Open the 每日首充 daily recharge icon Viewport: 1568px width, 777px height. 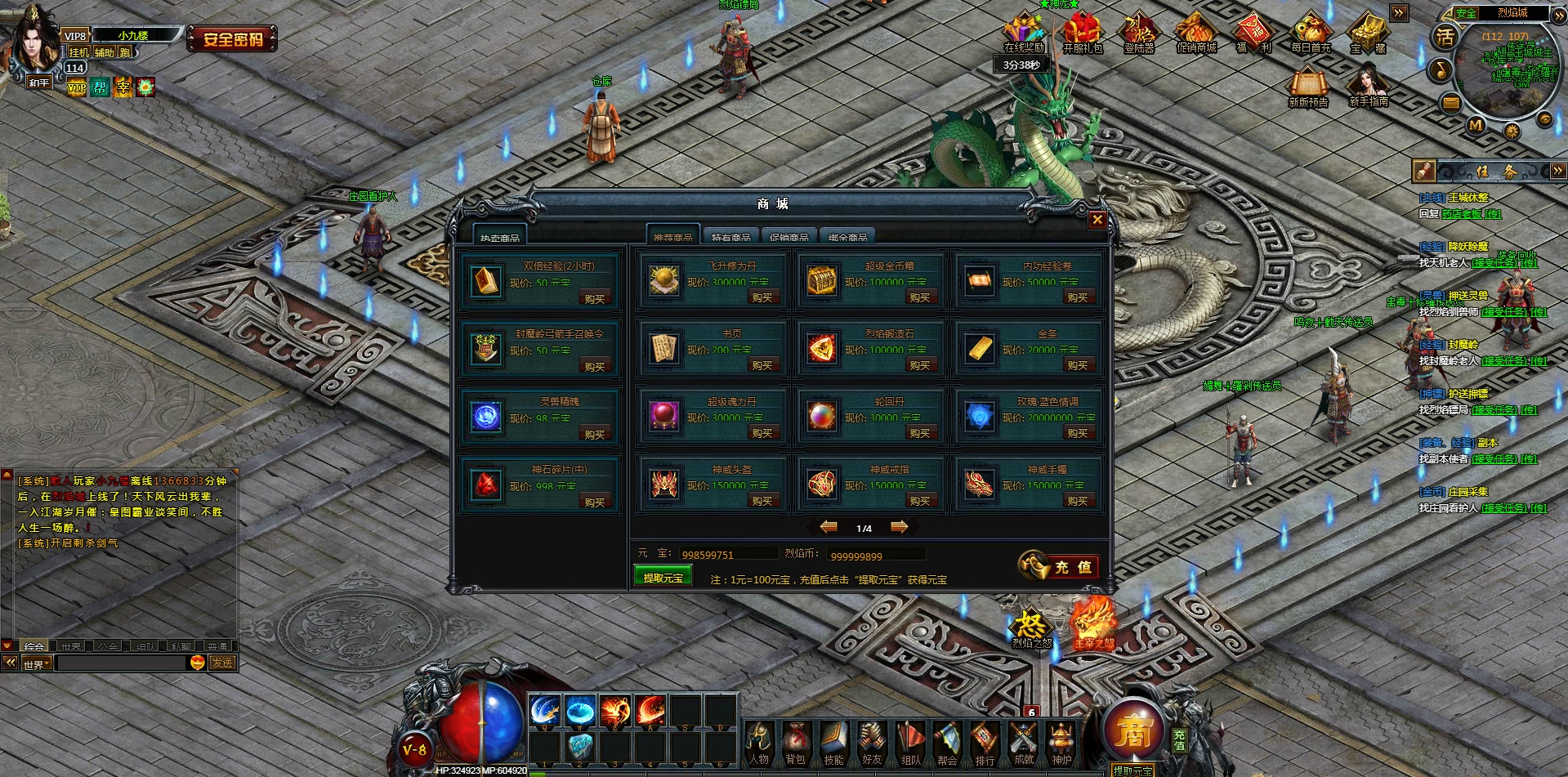[x=1311, y=34]
